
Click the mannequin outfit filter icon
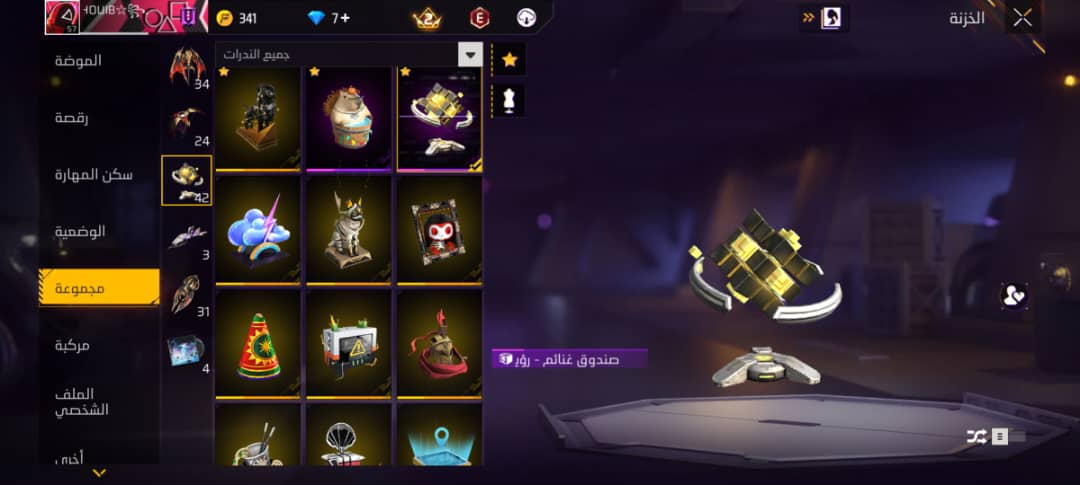click(x=509, y=100)
